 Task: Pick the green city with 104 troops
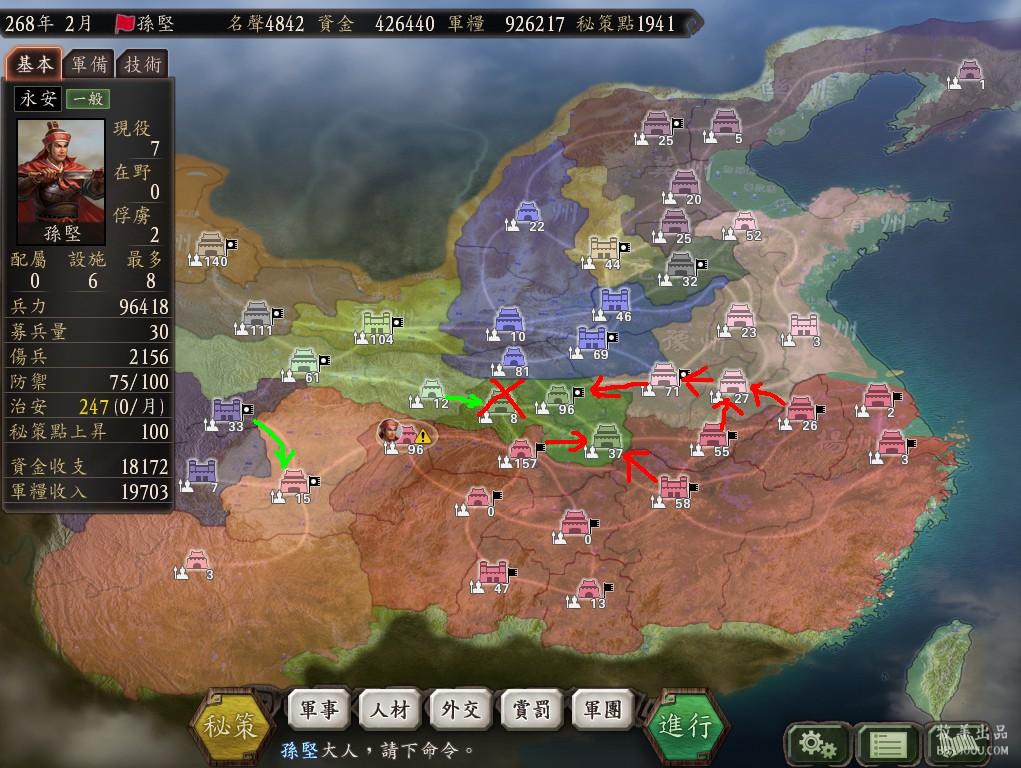click(377, 324)
